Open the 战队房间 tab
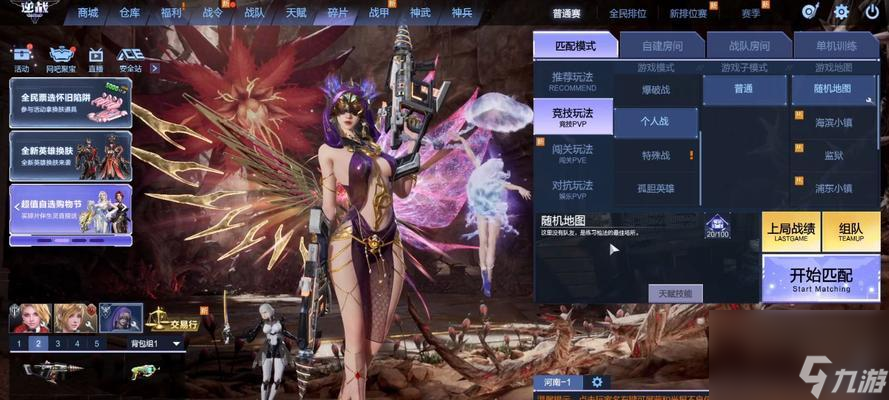 pyautogui.click(x=748, y=45)
